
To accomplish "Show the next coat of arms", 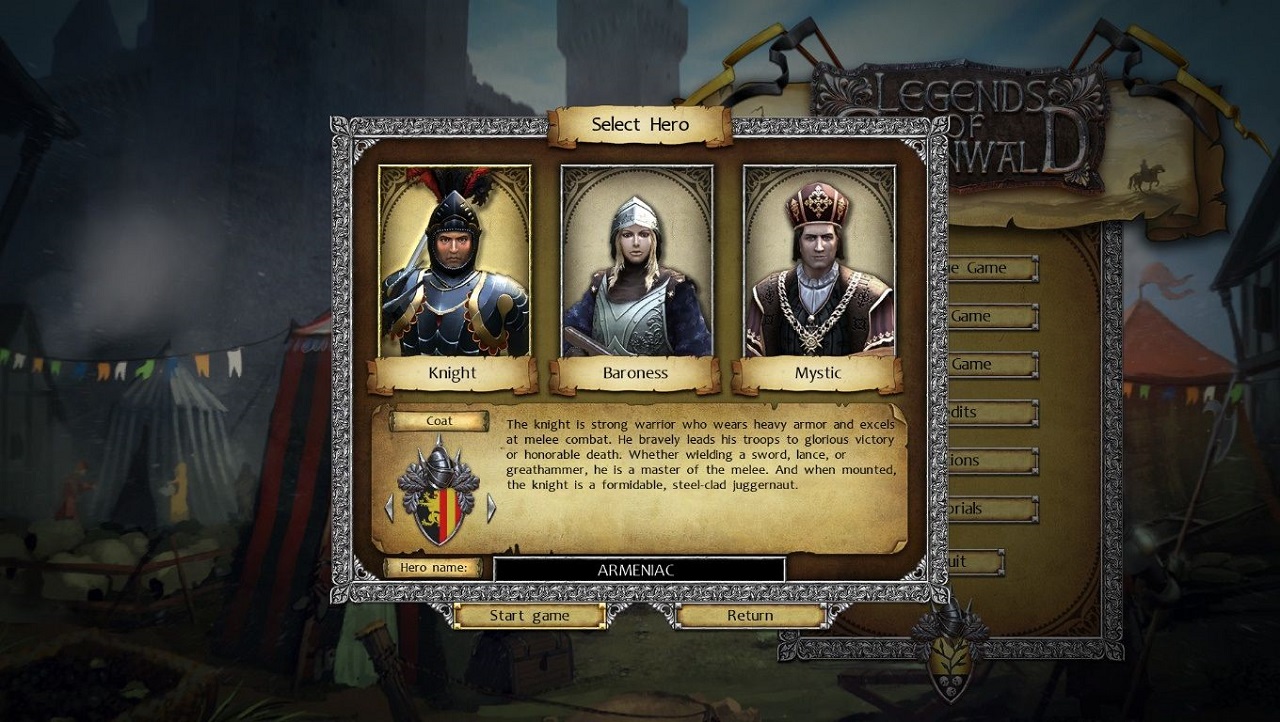I will click(491, 508).
